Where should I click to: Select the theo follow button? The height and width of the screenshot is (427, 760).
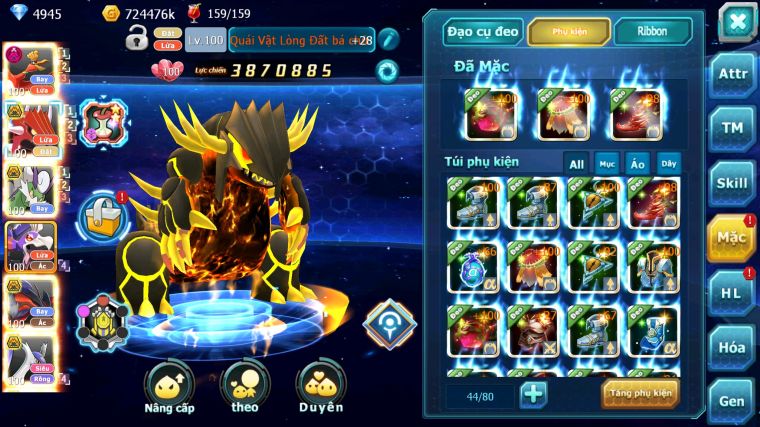(244, 387)
